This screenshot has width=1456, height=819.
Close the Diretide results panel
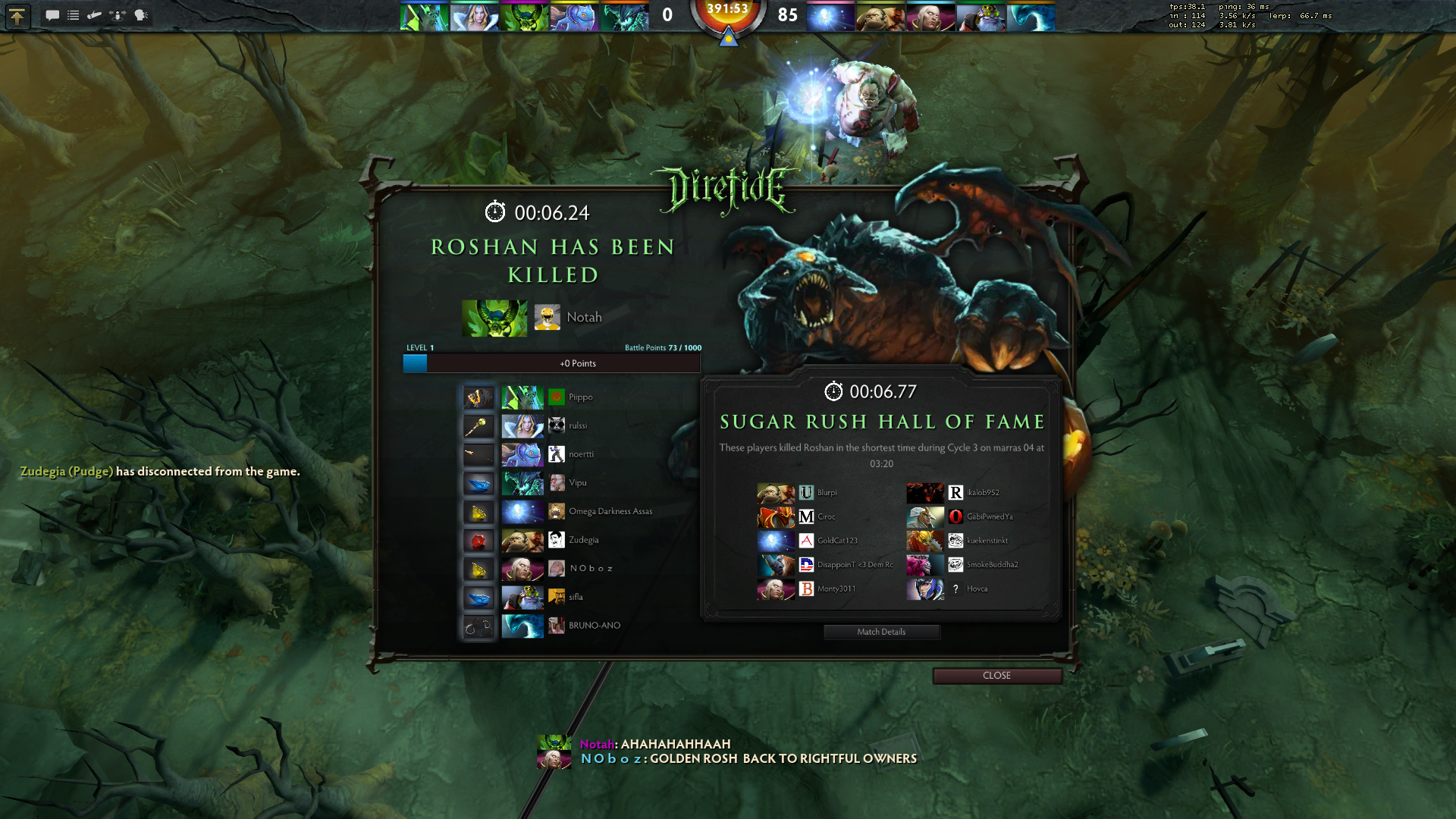996,676
